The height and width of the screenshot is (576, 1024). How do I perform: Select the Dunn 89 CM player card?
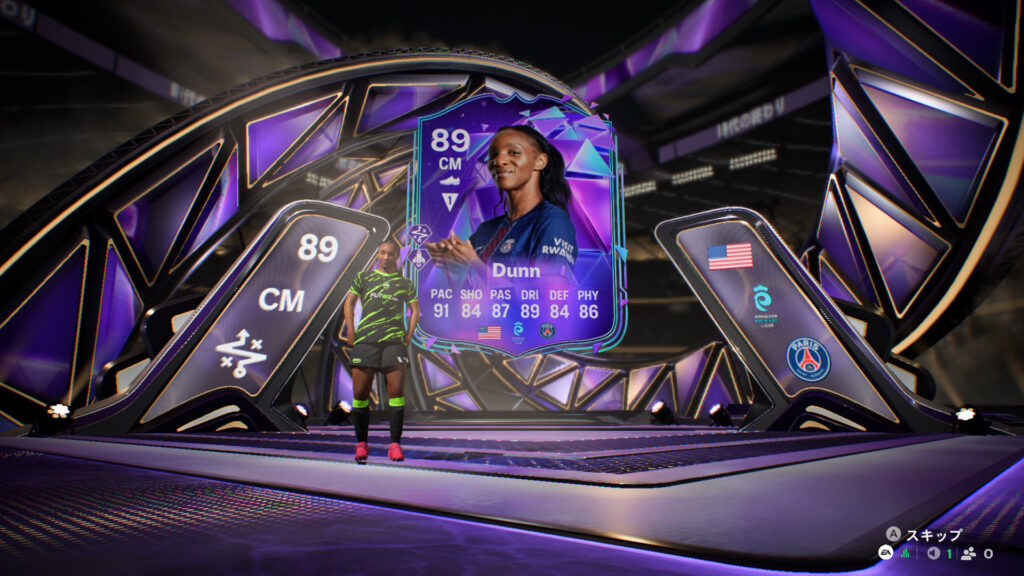click(x=516, y=225)
